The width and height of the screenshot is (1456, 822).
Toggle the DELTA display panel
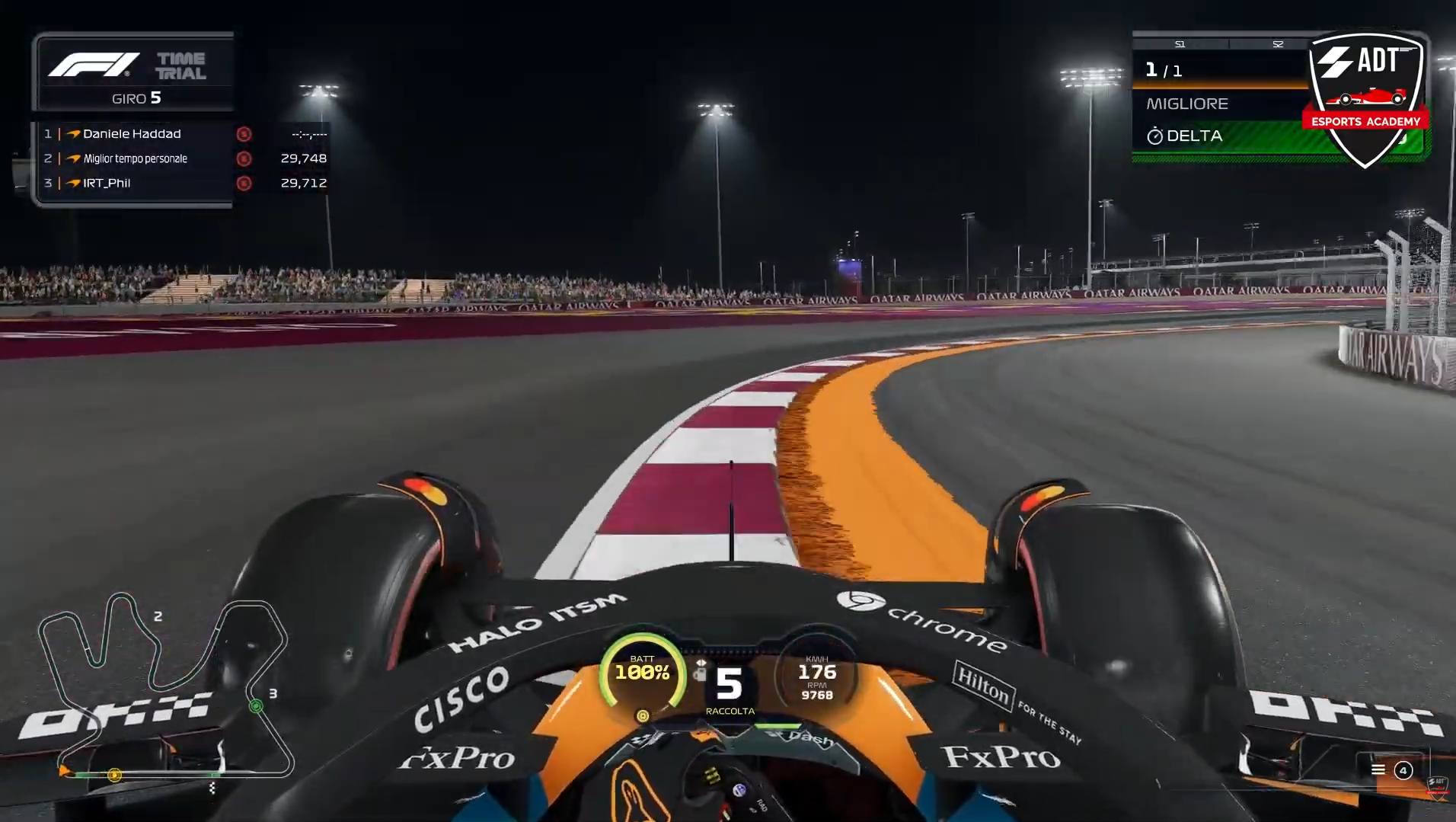point(1218,136)
